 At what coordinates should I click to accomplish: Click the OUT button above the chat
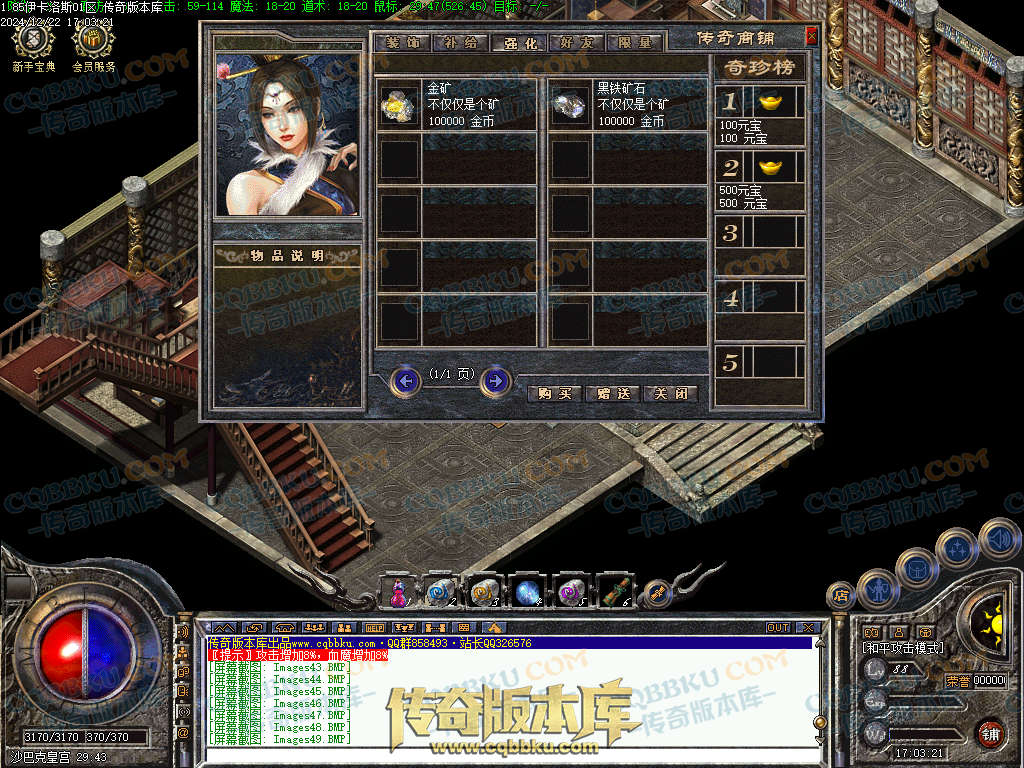point(778,627)
